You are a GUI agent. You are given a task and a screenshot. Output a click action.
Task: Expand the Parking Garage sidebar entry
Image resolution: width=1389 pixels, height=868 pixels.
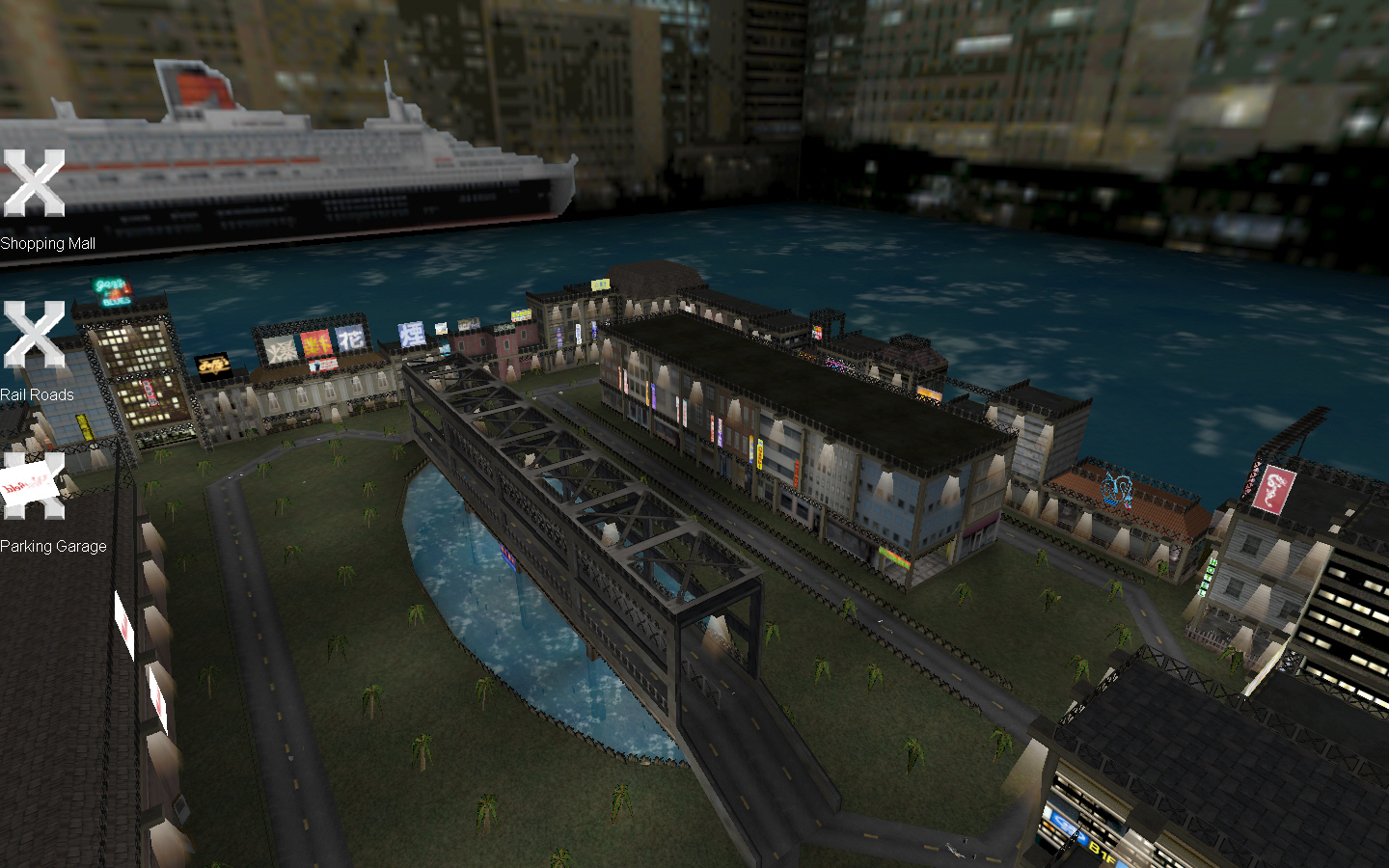[x=53, y=546]
